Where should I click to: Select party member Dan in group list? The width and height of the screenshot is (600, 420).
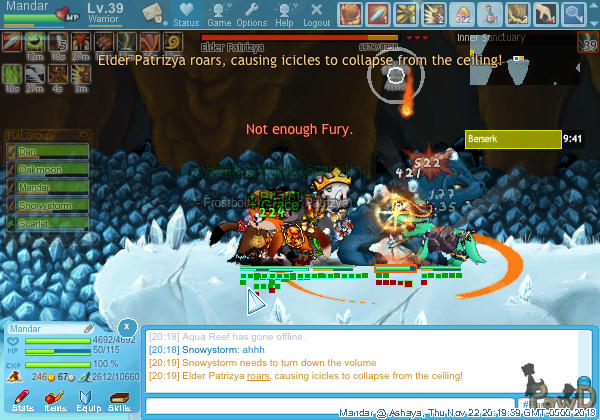tap(48, 152)
